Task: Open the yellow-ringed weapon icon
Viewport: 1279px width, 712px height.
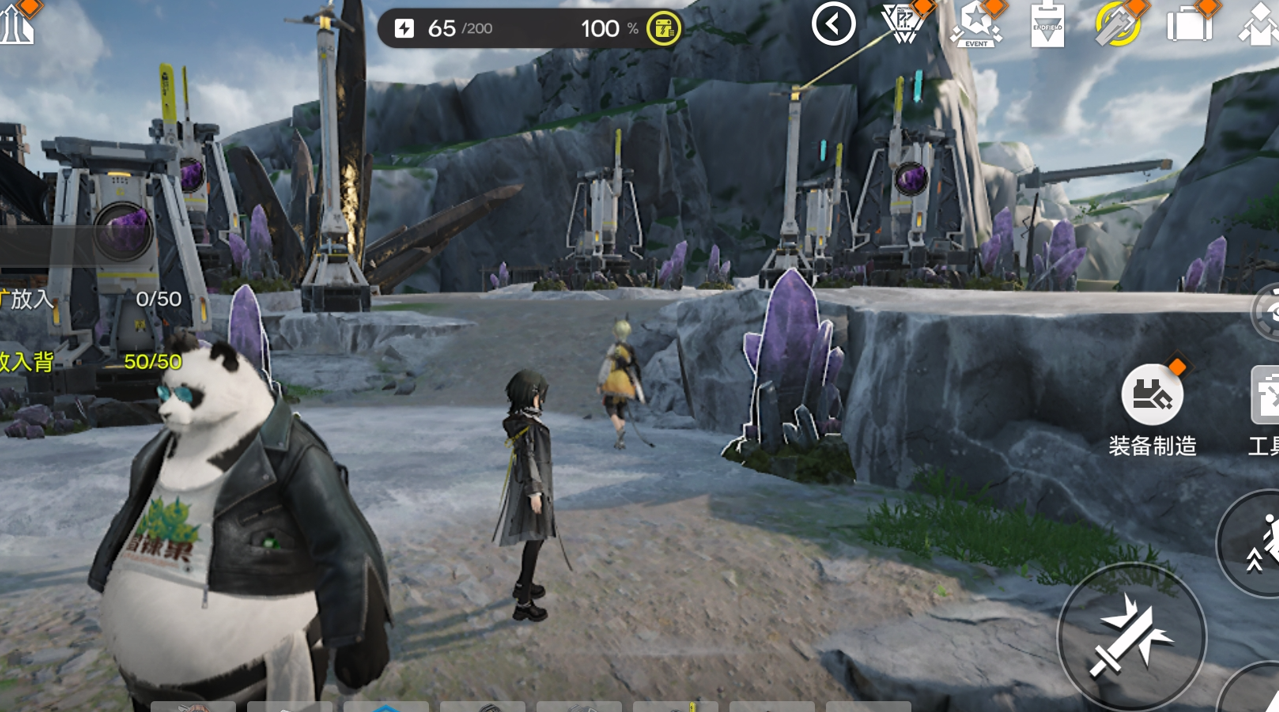Action: [1118, 24]
